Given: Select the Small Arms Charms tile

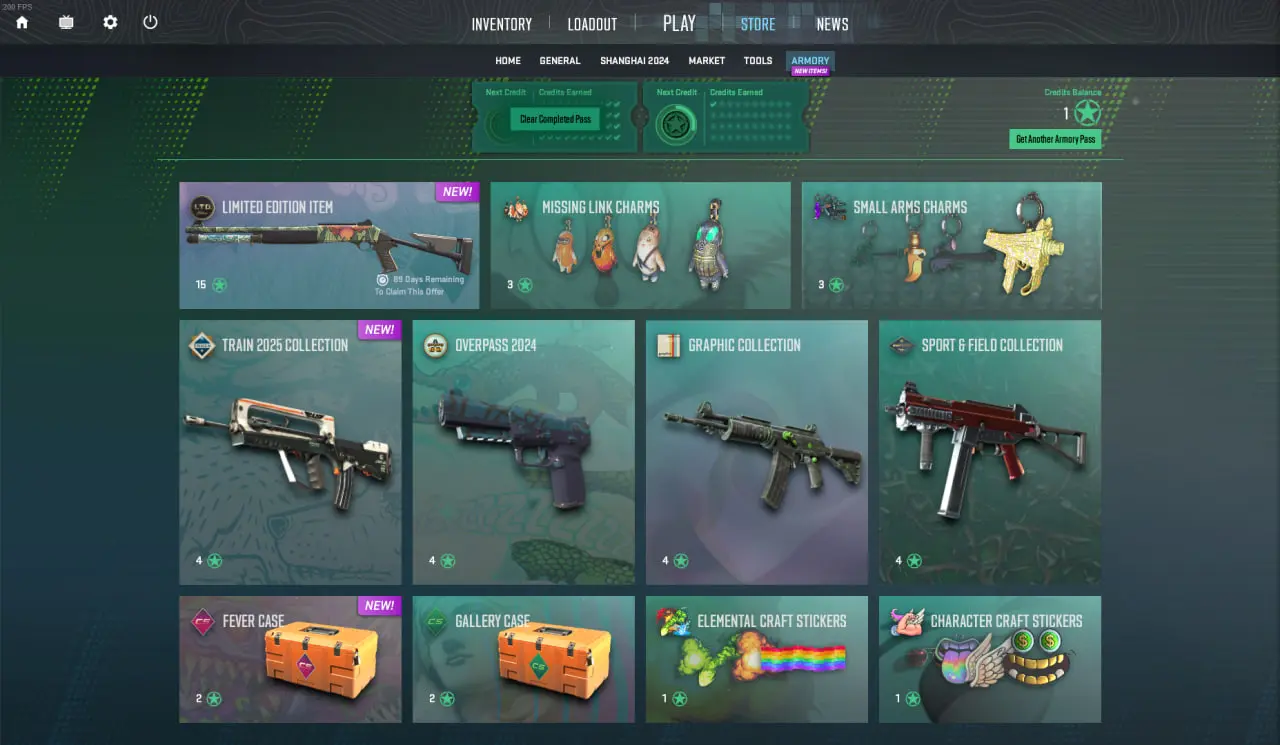Looking at the screenshot, I should pyautogui.click(x=951, y=245).
